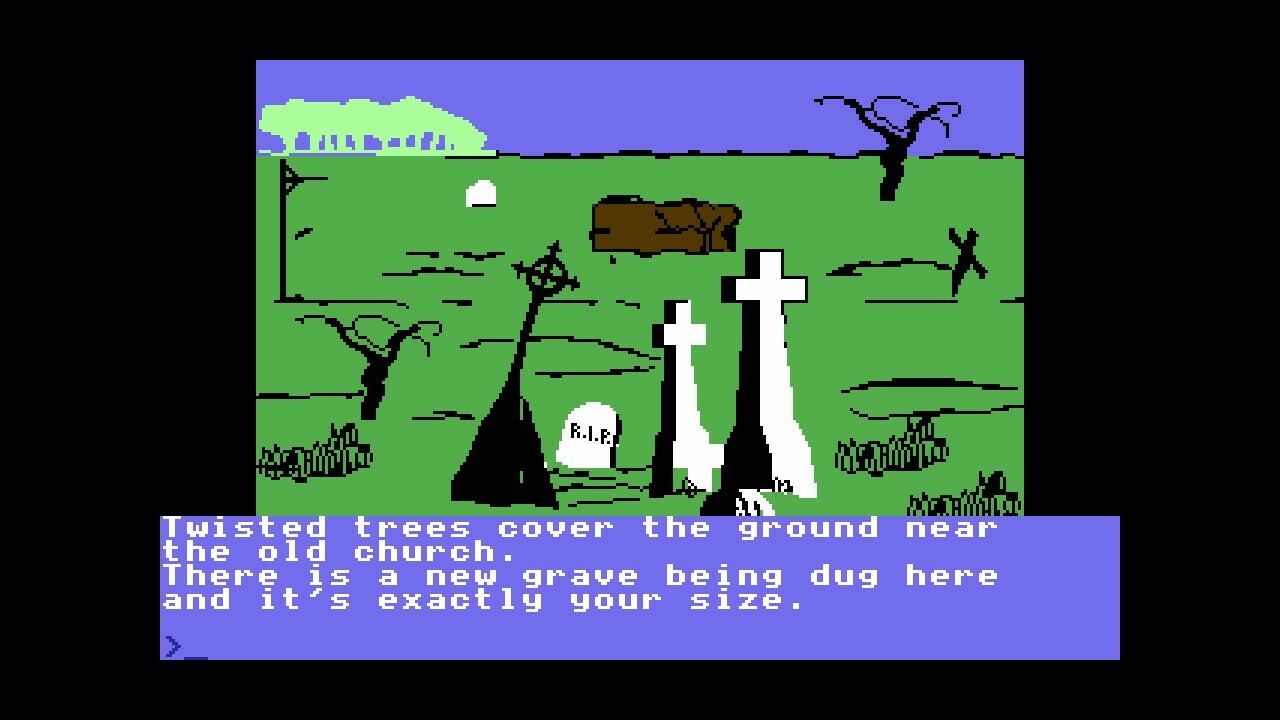The image size is (1280, 720).
Task: Click the pale green church treeline
Action: (x=370, y=120)
